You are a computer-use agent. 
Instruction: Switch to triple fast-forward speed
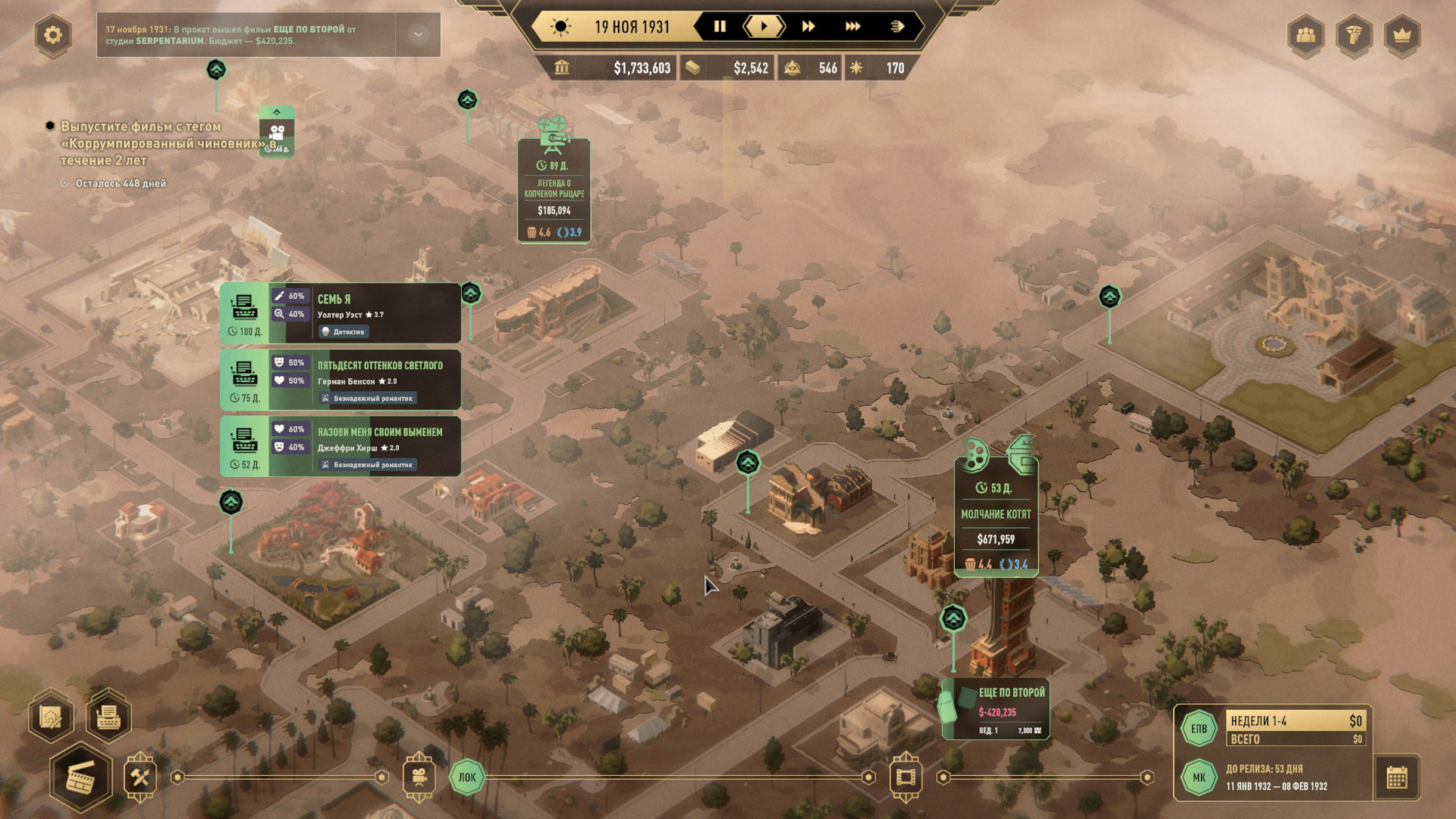pyautogui.click(x=853, y=26)
